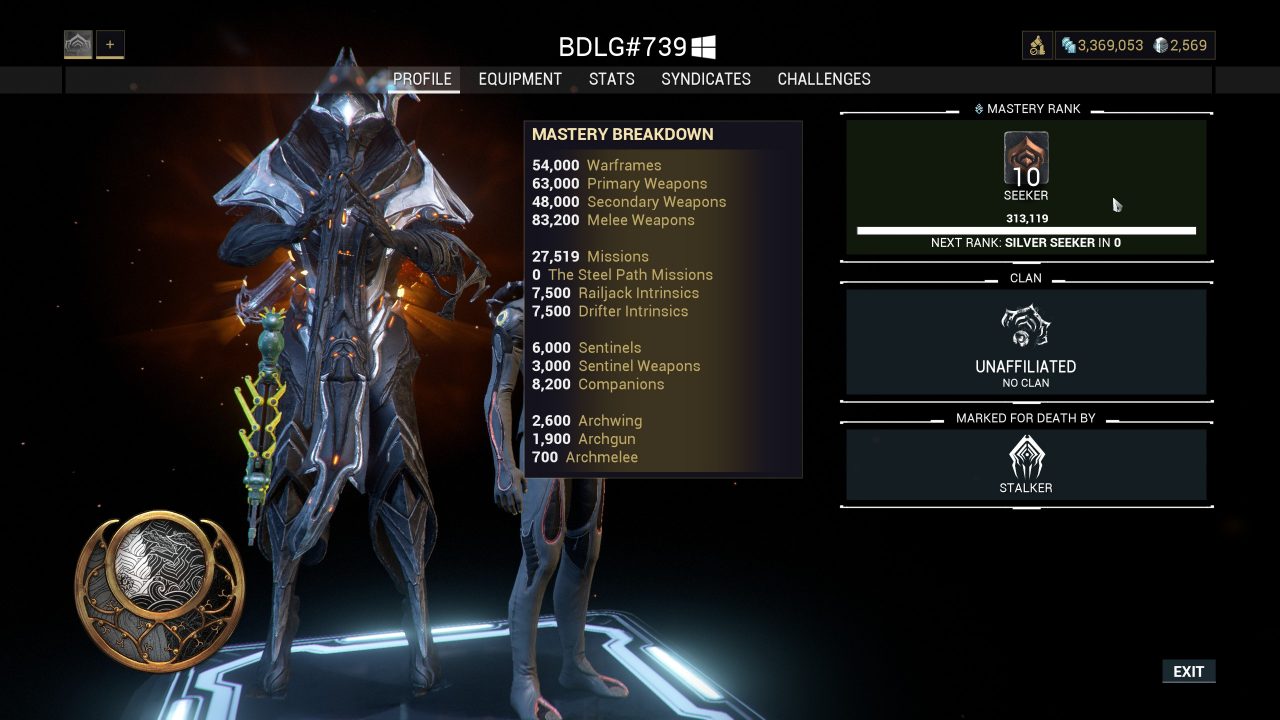Switch to the EQUIPMENT tab

pos(520,79)
